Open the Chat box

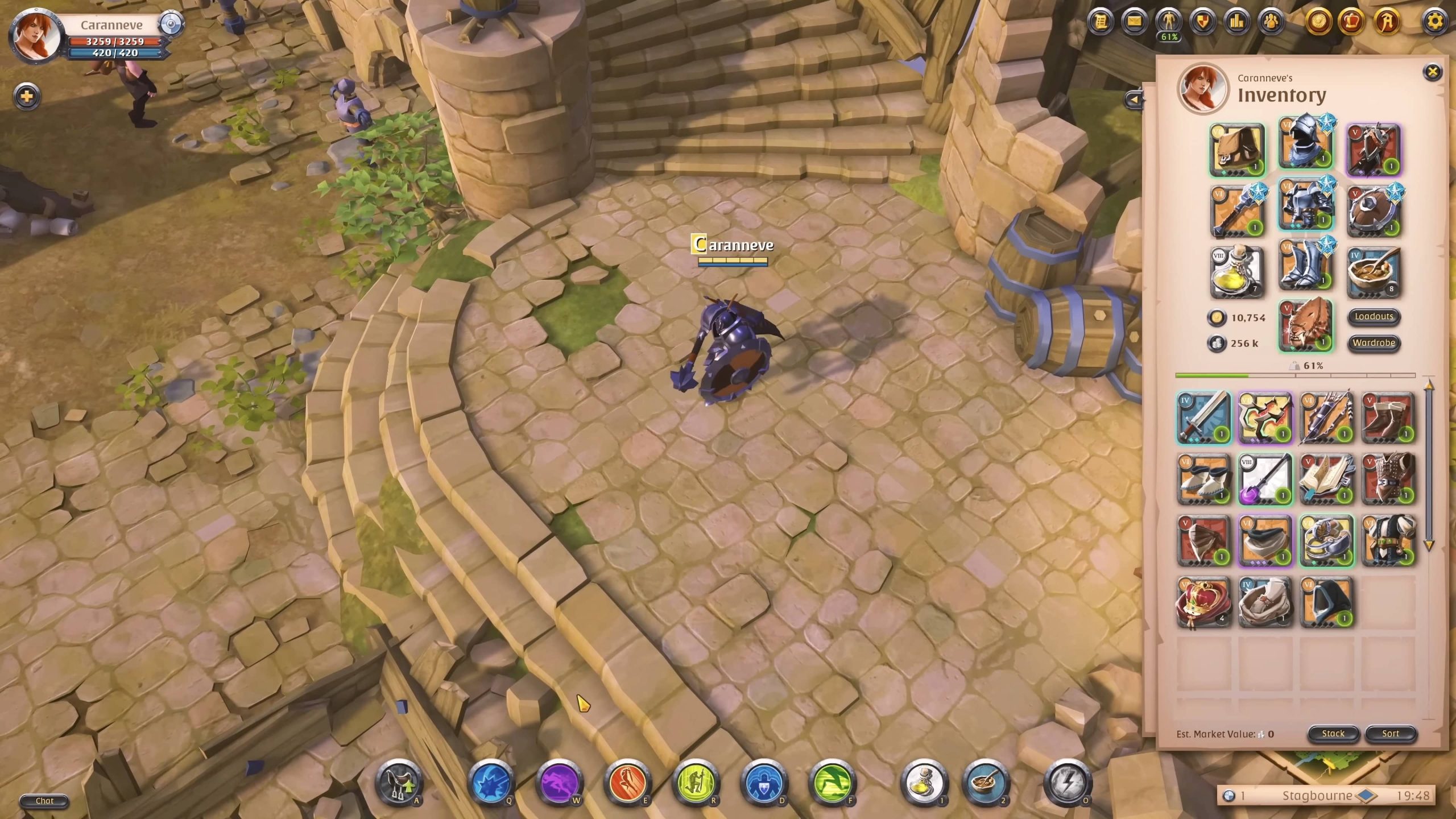click(44, 801)
